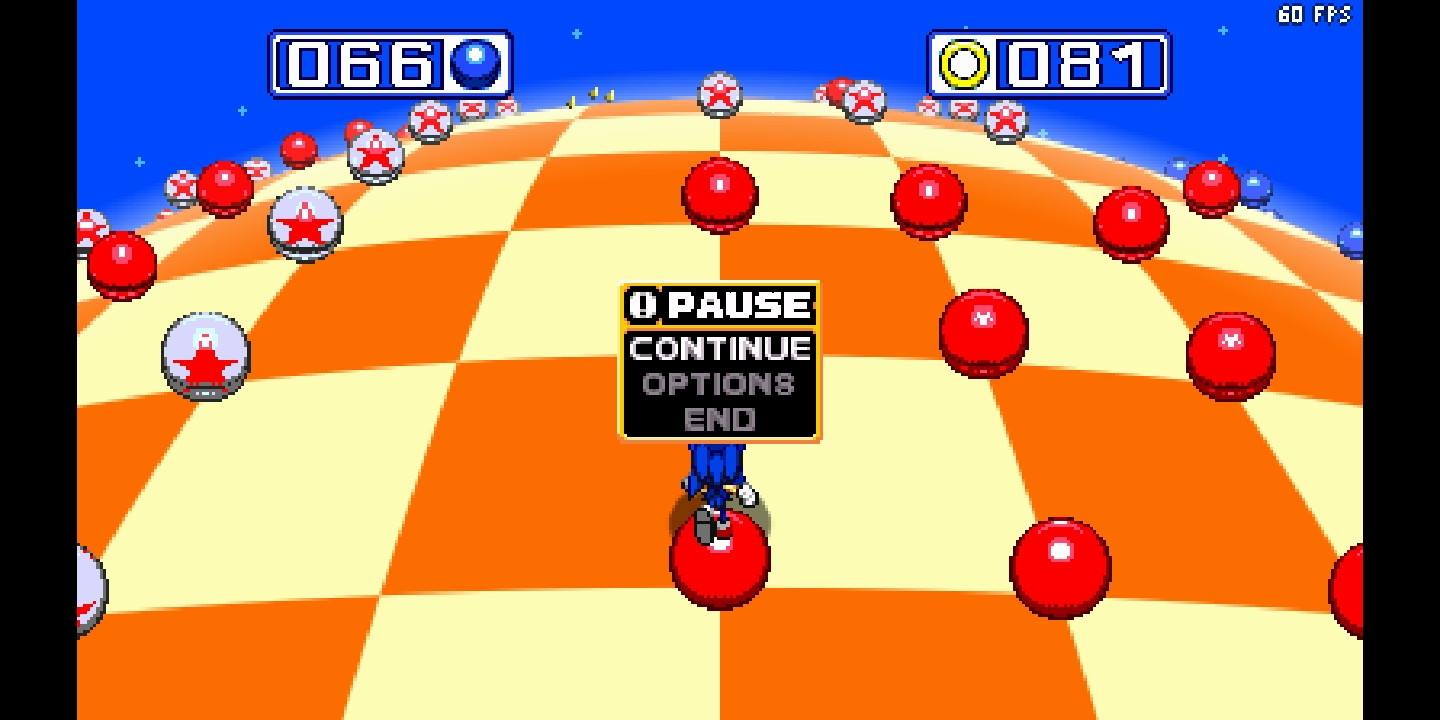This screenshot has width=1440, height=720.
Task: Select the OPTIONS menu entry
Action: 718,385
